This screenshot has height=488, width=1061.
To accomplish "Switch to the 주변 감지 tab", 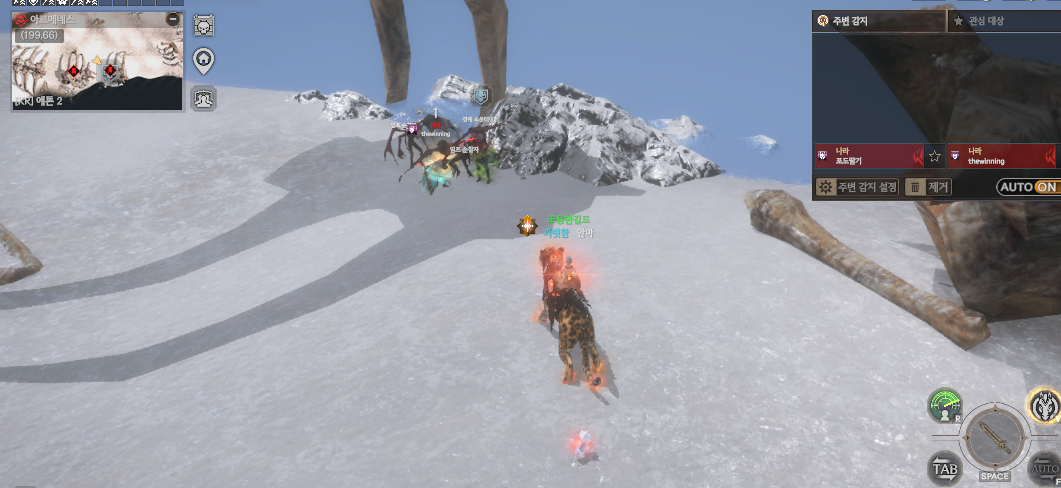I will [878, 21].
